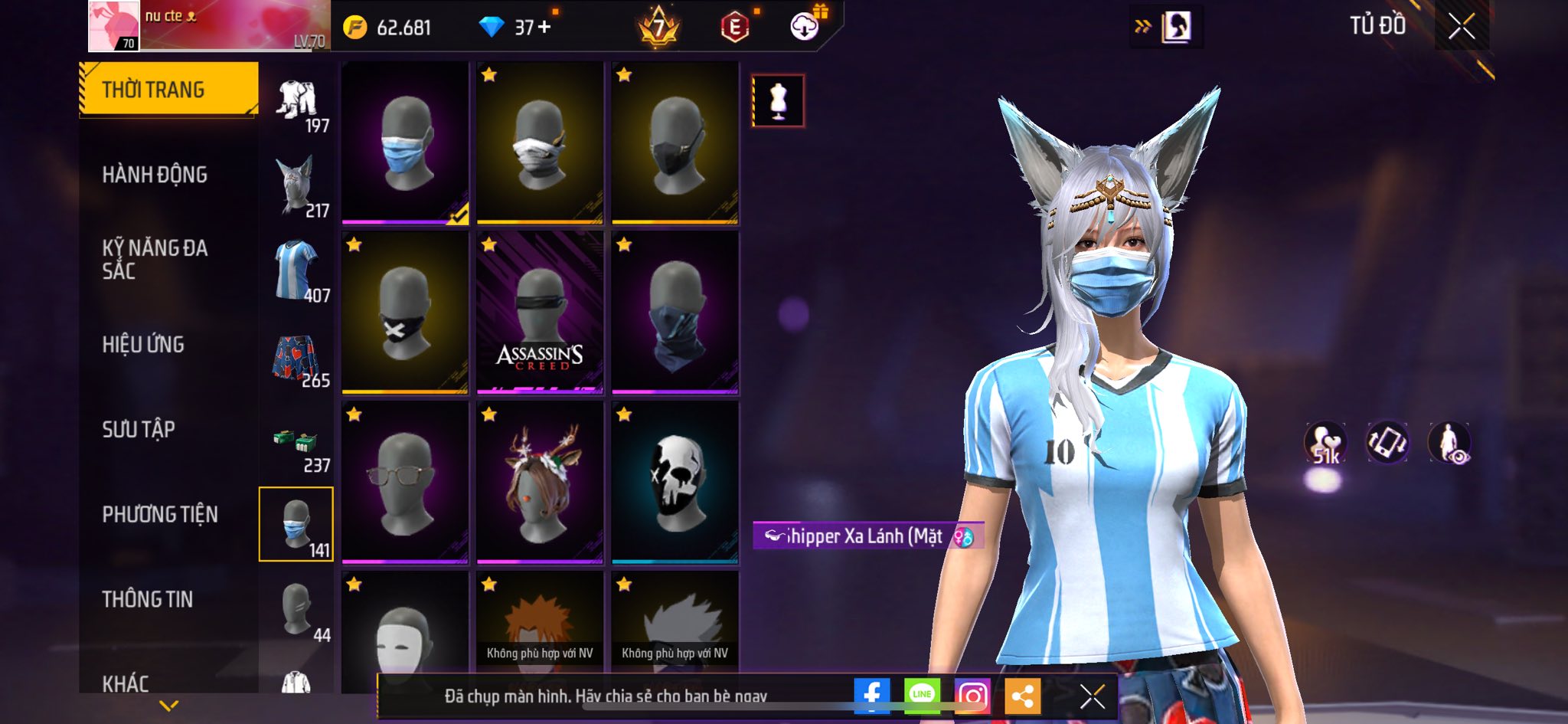Select the blue surgical mask item

pos(405,143)
